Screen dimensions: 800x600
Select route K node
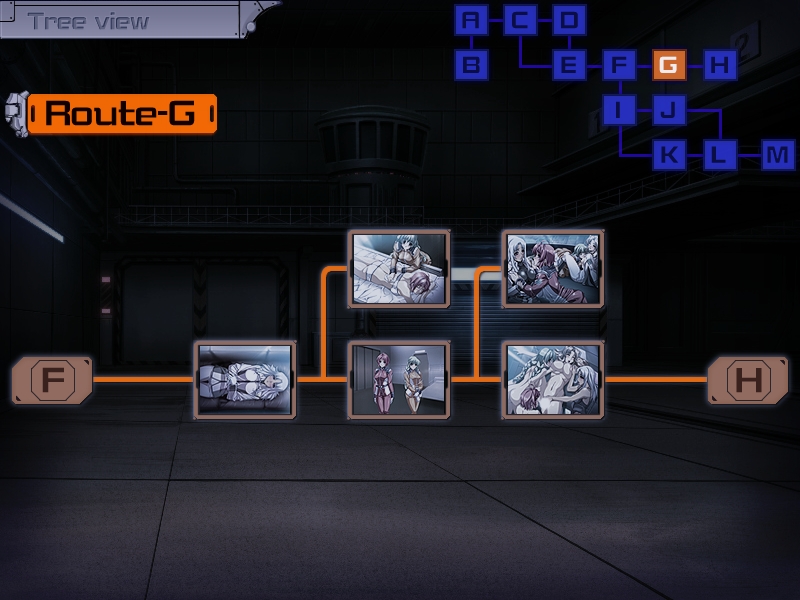coord(669,155)
